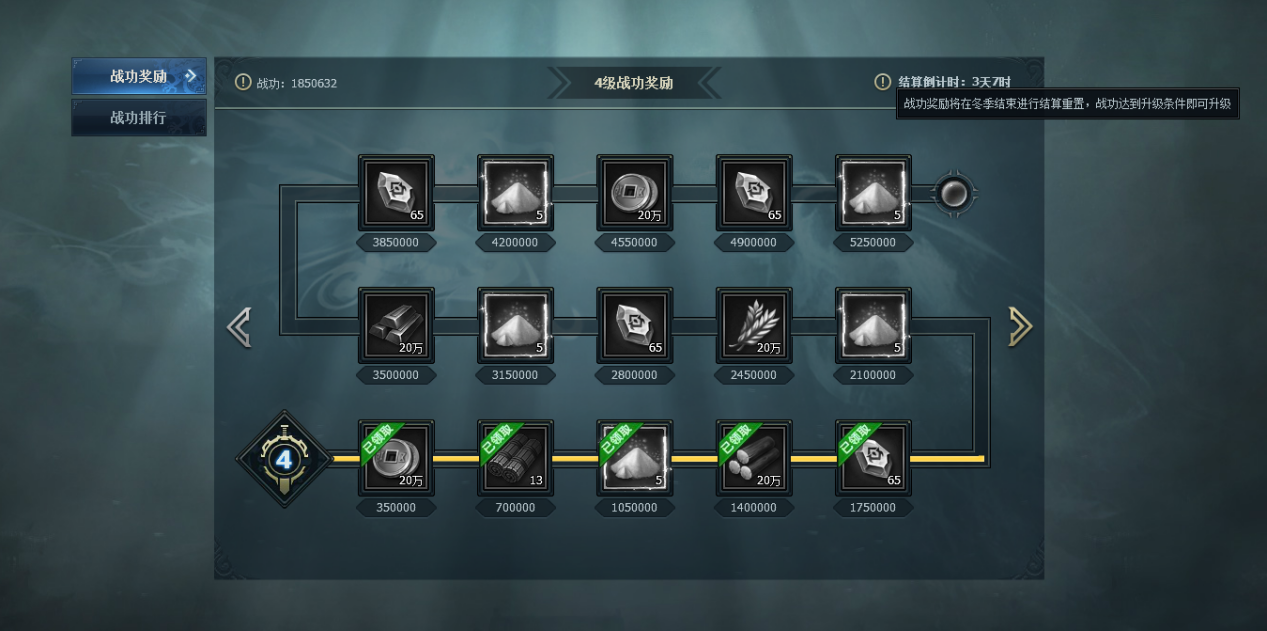Image resolution: width=1267 pixels, height=631 pixels.
Task: Go to the previous reward page arrow
Action: 238,326
